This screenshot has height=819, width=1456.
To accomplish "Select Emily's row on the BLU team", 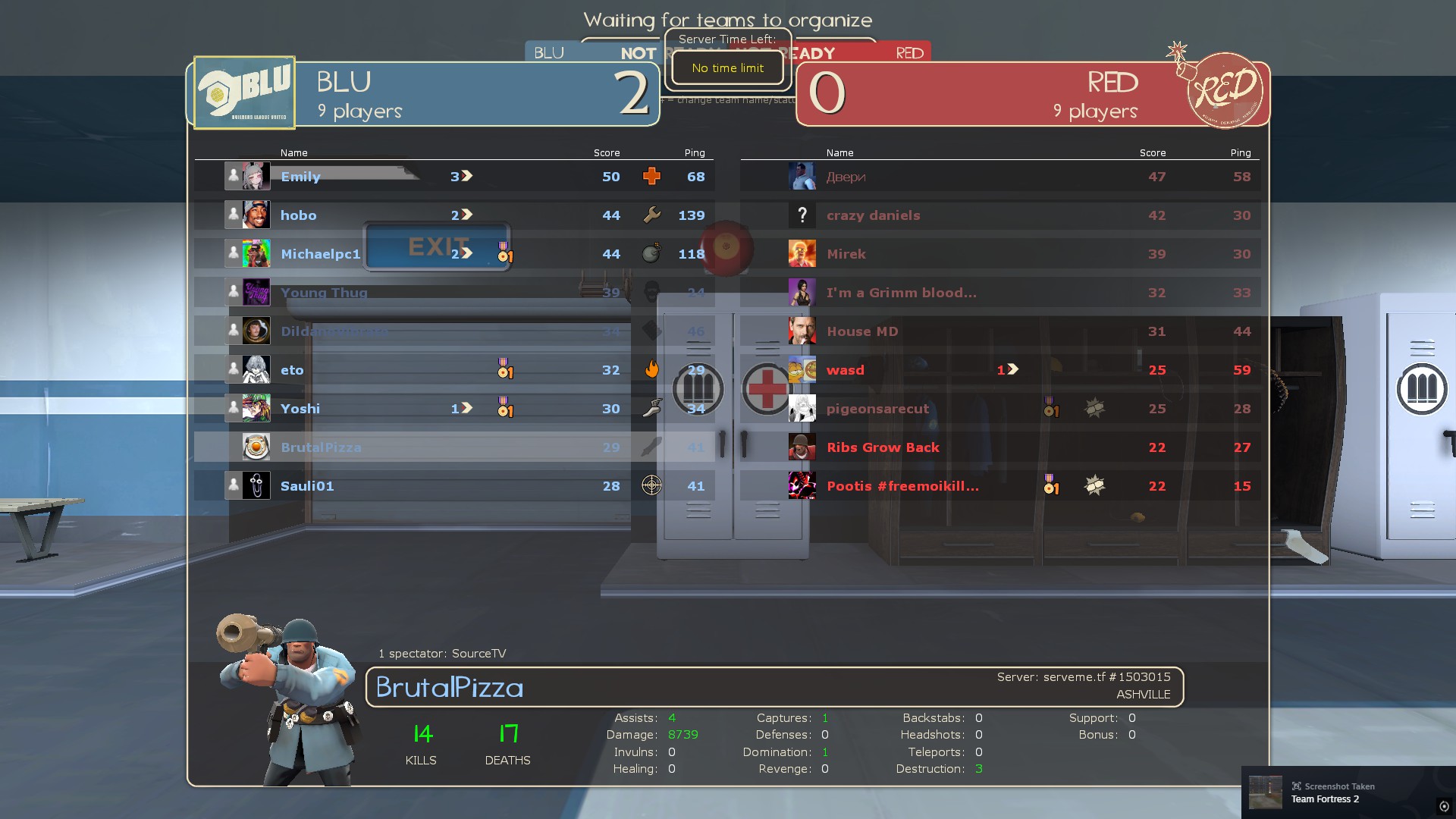I will [x=453, y=177].
